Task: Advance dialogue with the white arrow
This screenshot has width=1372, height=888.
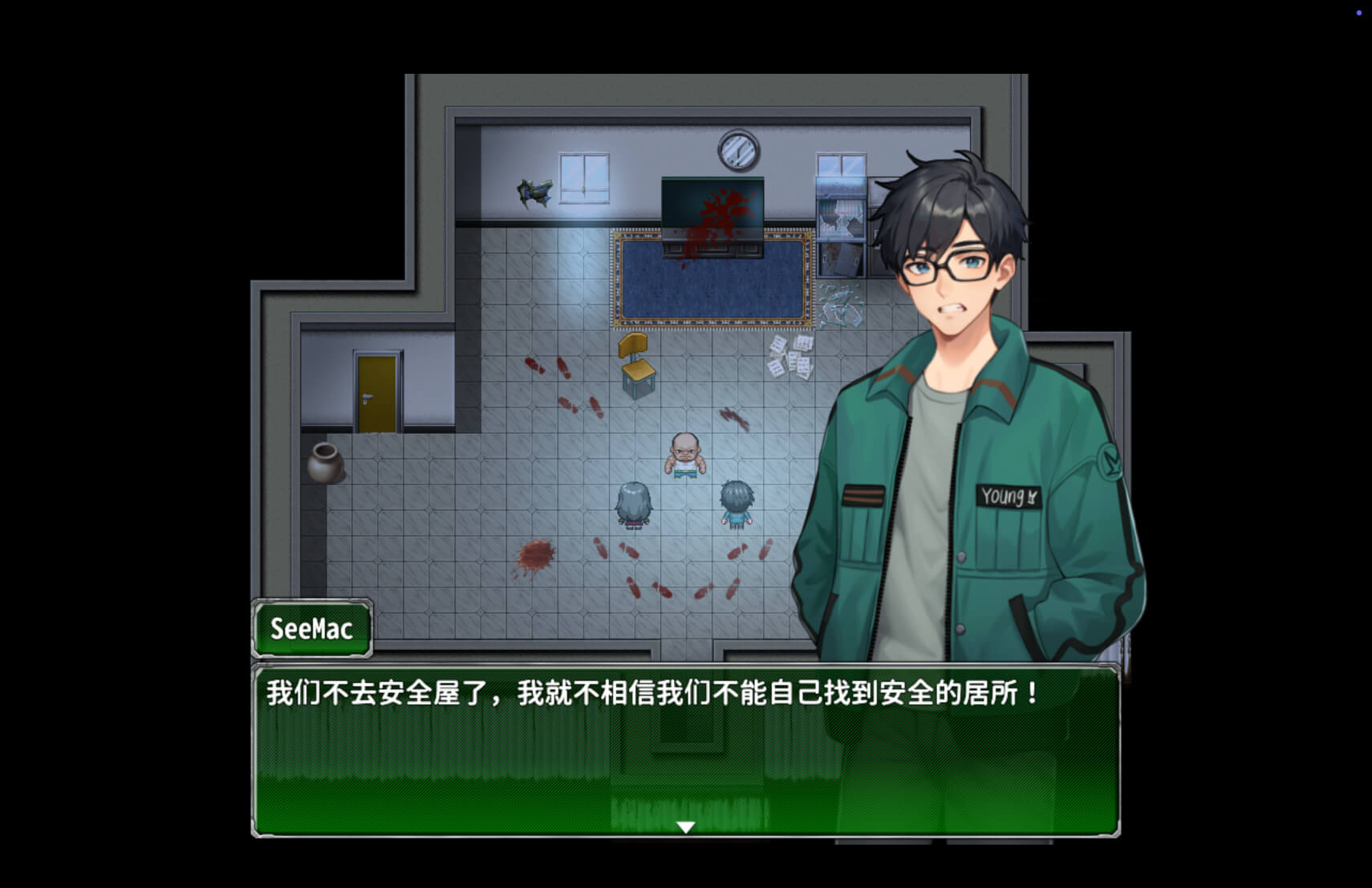Action: coord(685,827)
